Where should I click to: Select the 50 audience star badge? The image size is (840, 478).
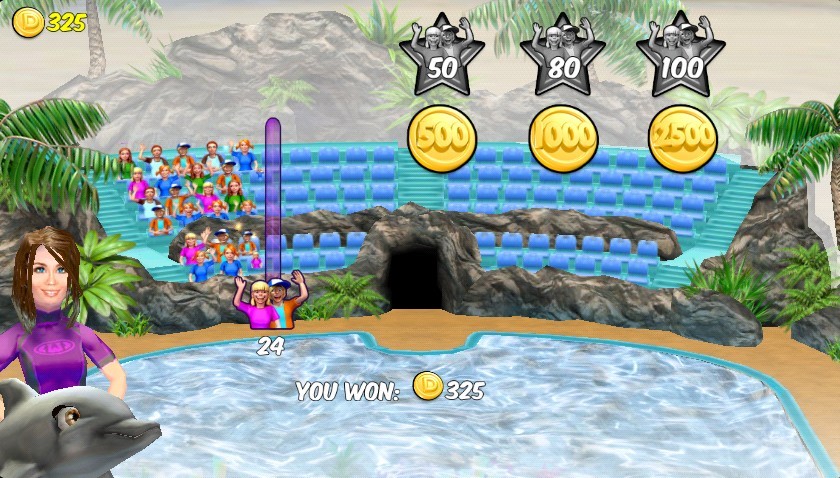click(x=440, y=56)
